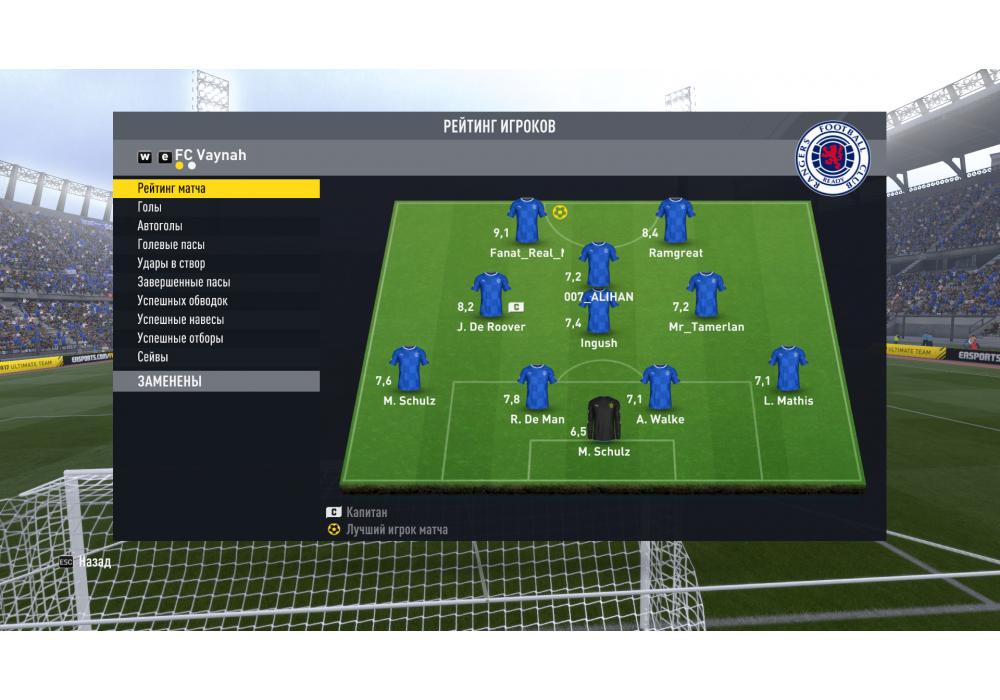Choose right back L. Mathis
1000x700 pixels.
[788, 369]
